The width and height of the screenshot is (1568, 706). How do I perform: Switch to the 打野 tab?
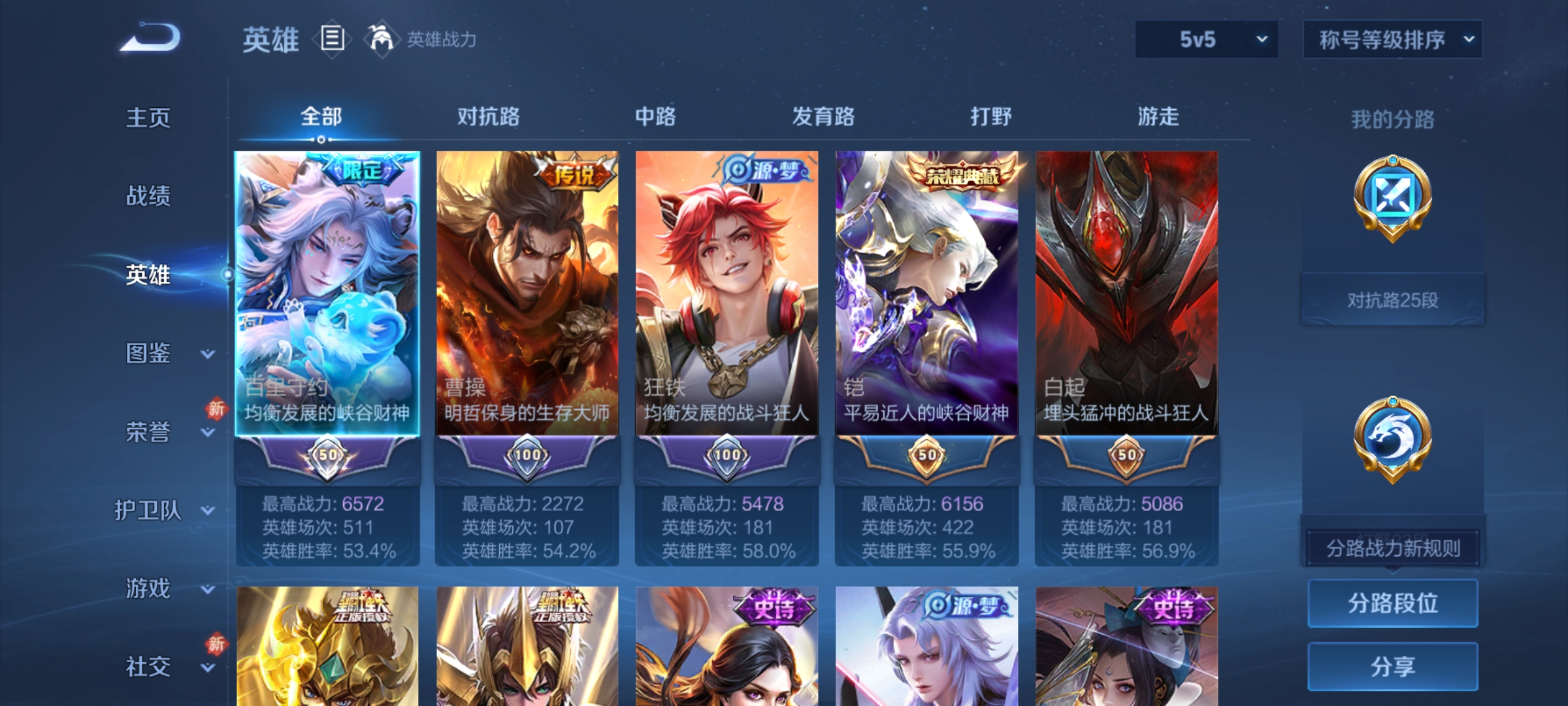(990, 116)
